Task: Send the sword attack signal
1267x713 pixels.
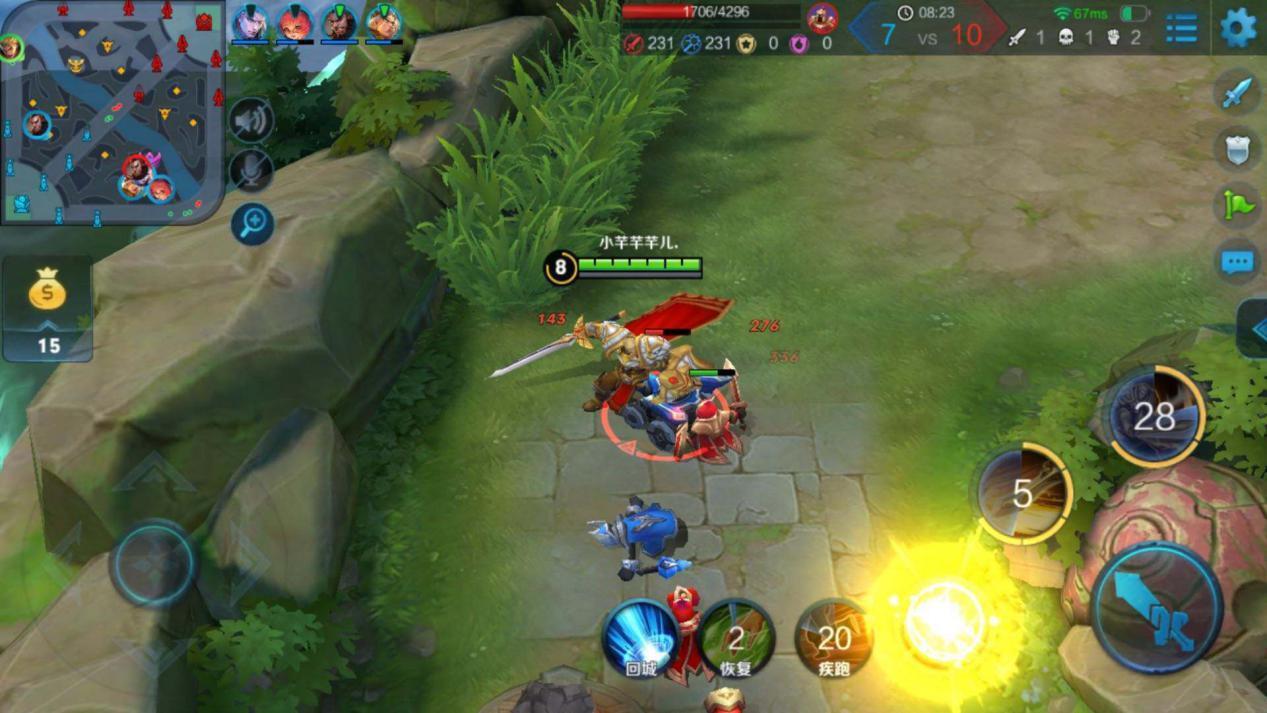Action: point(1237,92)
